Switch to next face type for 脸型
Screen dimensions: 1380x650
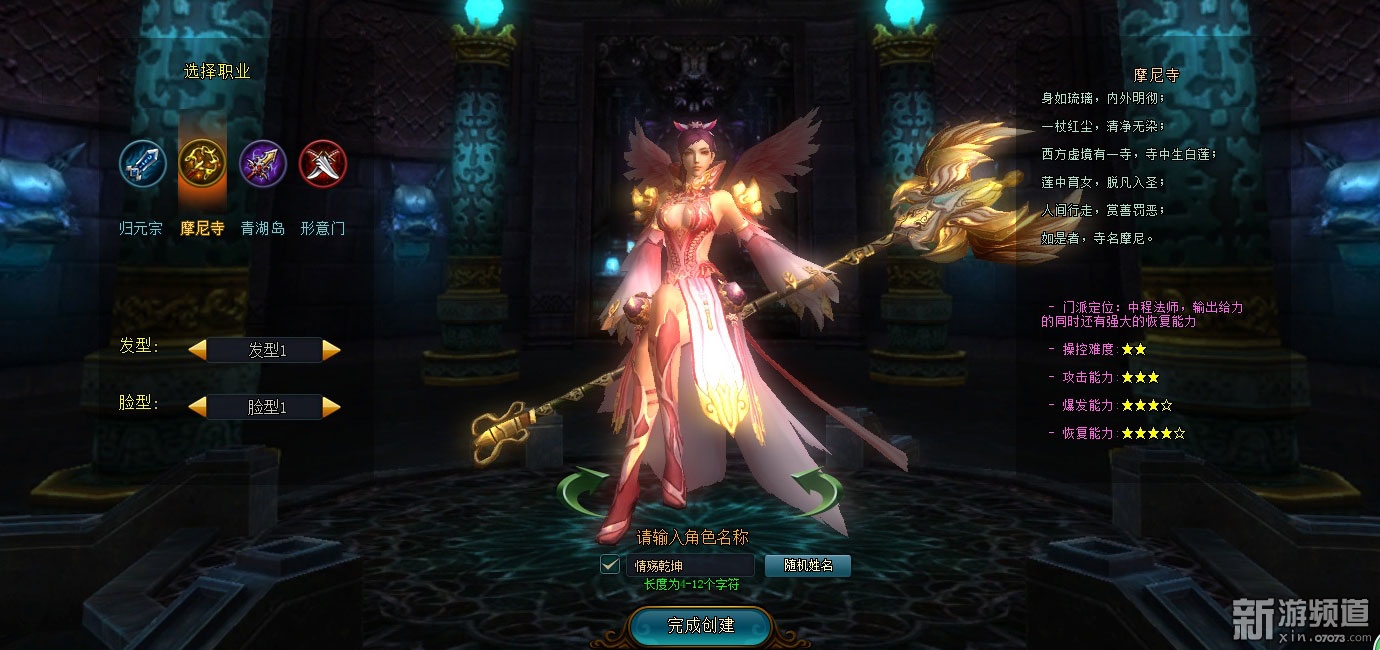click(332, 407)
